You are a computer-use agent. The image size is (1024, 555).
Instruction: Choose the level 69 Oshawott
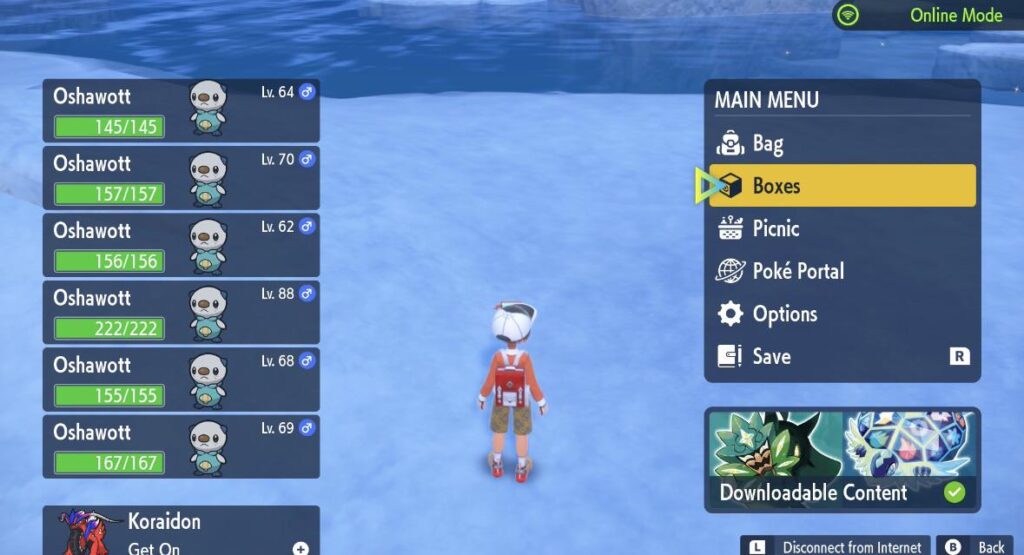181,446
